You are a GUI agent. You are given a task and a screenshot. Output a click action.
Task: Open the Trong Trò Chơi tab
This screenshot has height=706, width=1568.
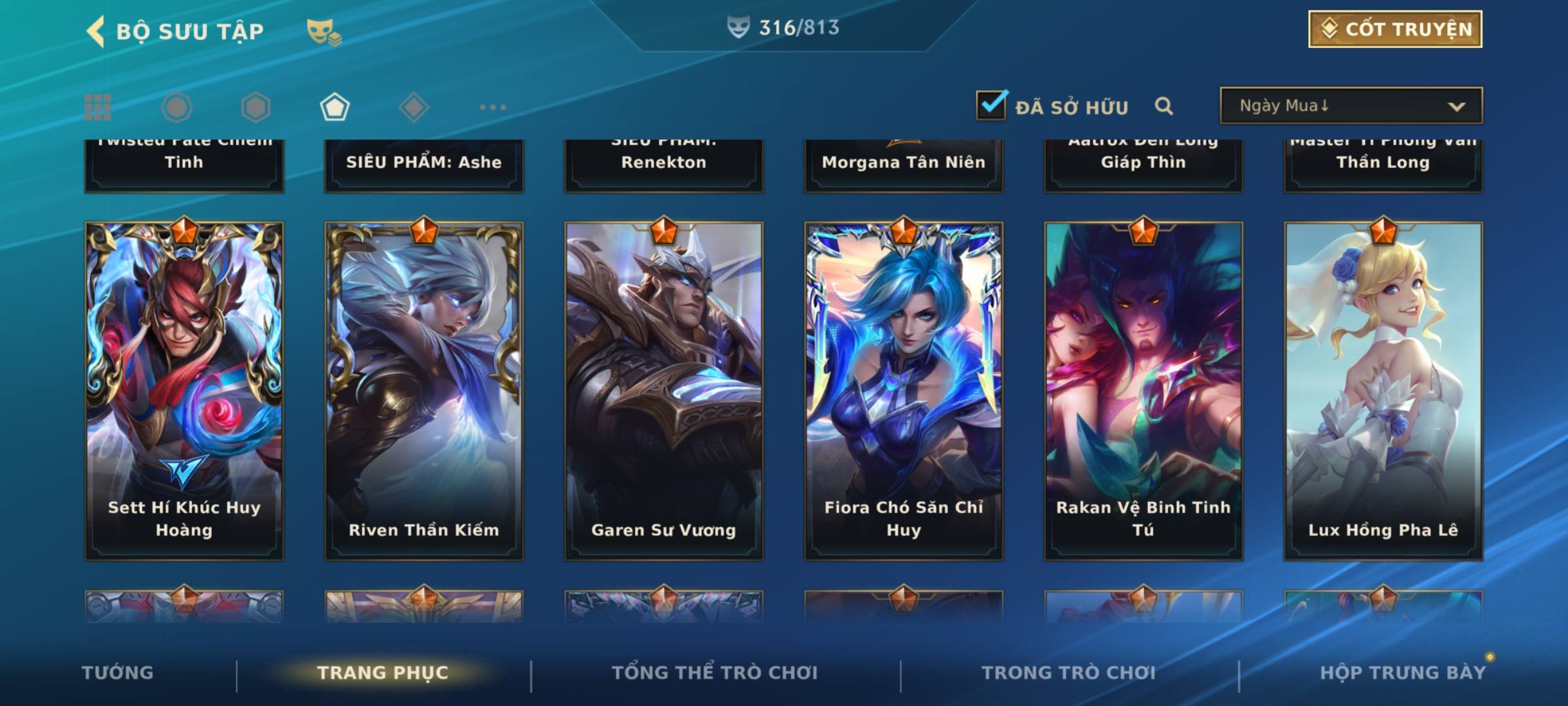1068,673
